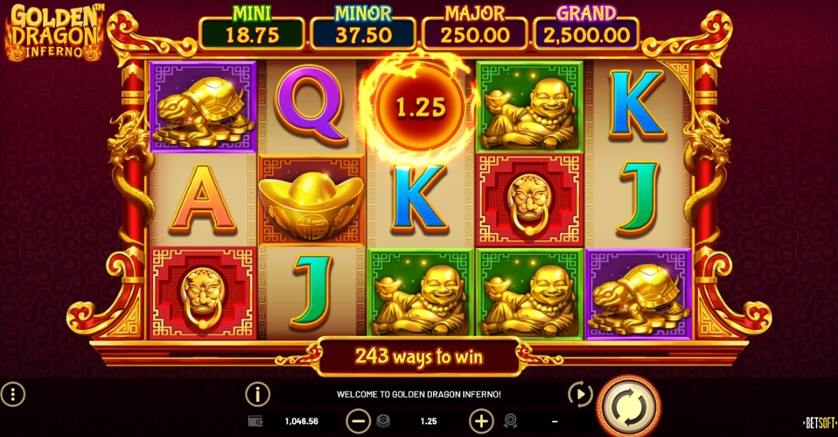Open the game info paytable
838x437 pixels.
tap(258, 394)
